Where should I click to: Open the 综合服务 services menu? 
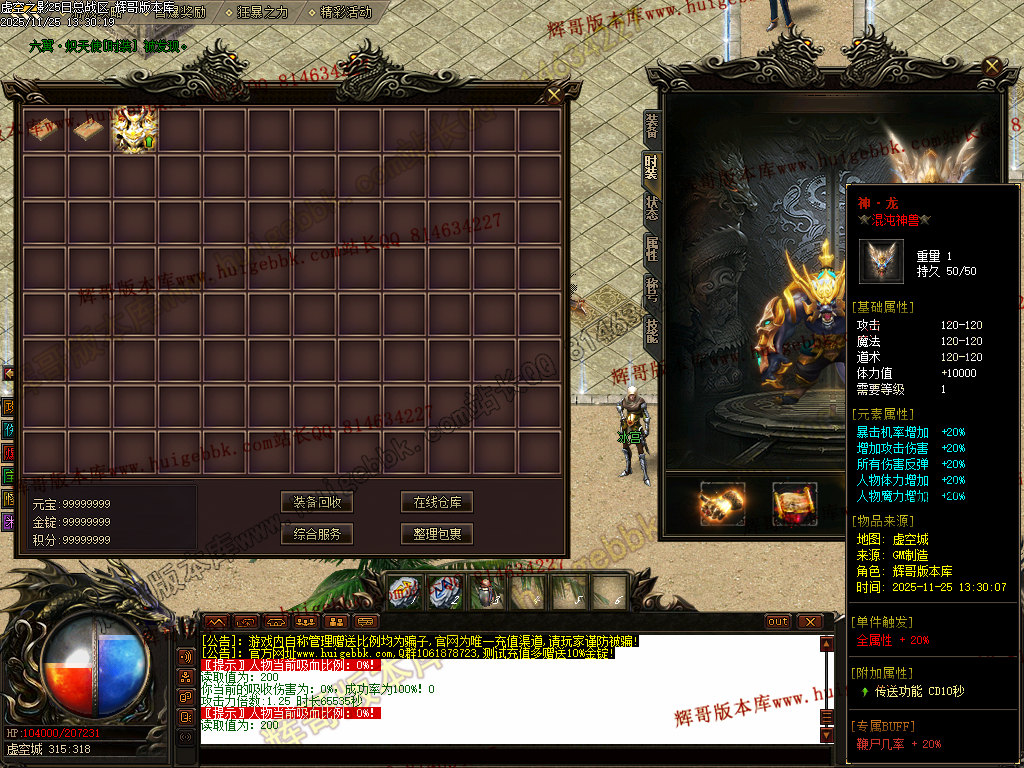pyautogui.click(x=317, y=534)
